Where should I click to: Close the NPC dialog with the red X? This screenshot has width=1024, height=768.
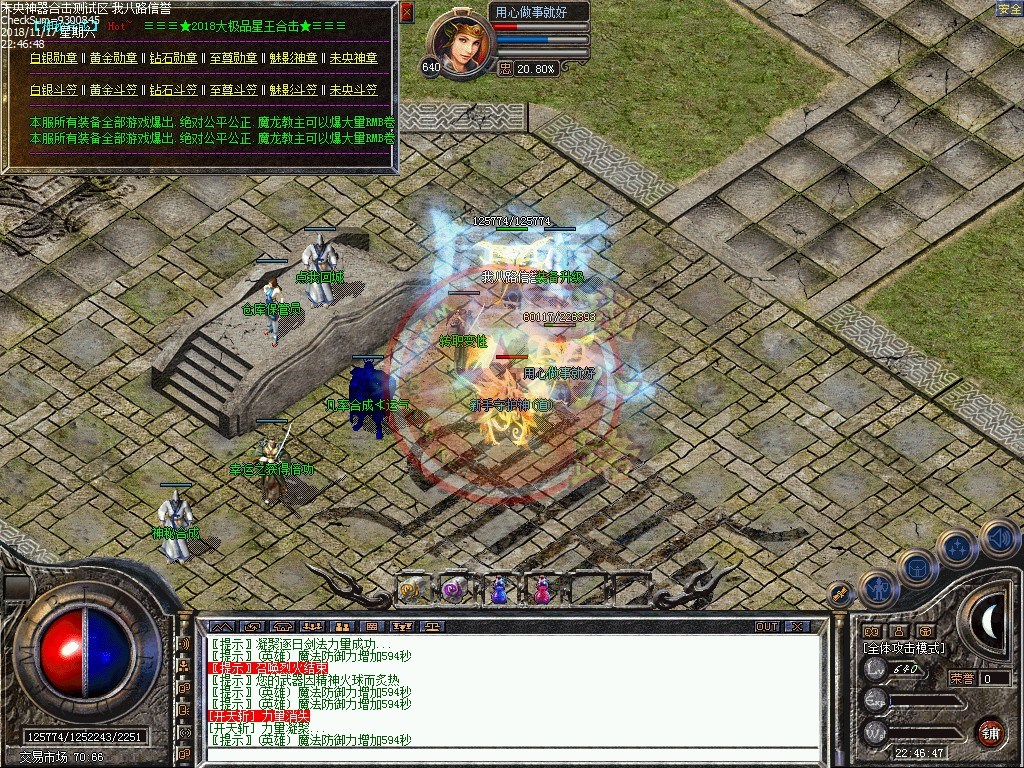pyautogui.click(x=406, y=12)
